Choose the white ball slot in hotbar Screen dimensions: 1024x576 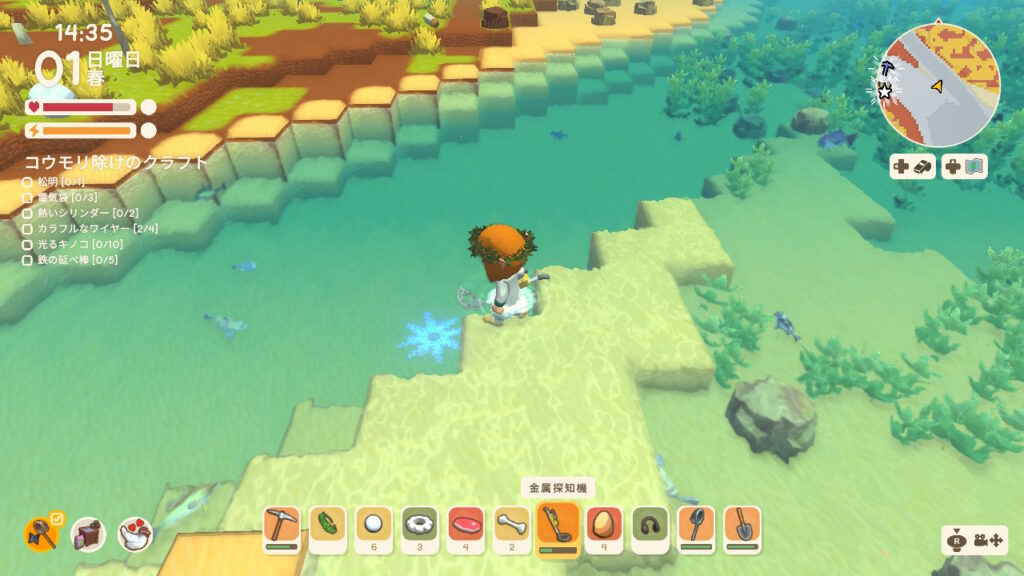(x=374, y=527)
